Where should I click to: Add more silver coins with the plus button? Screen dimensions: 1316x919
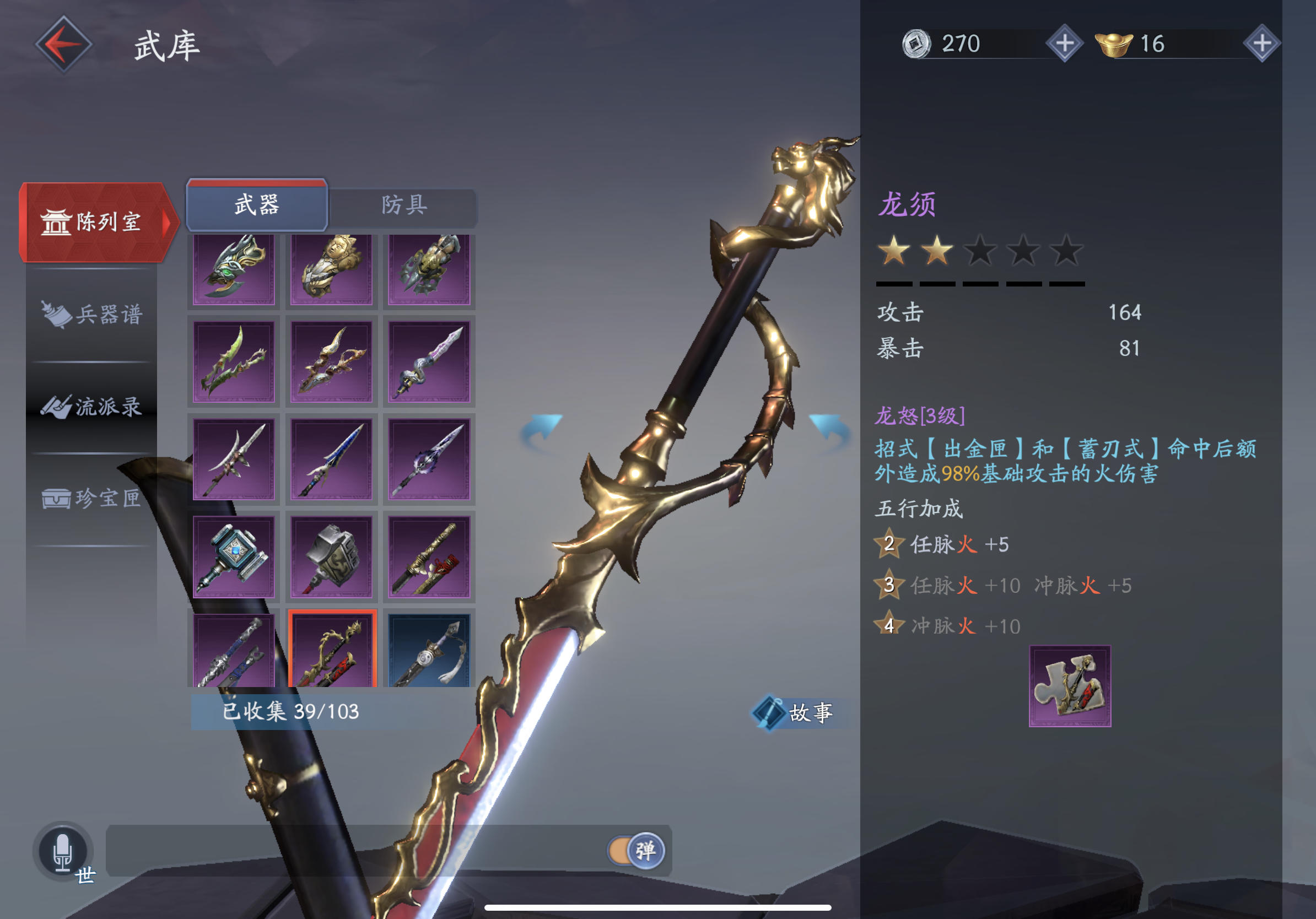(x=1064, y=44)
